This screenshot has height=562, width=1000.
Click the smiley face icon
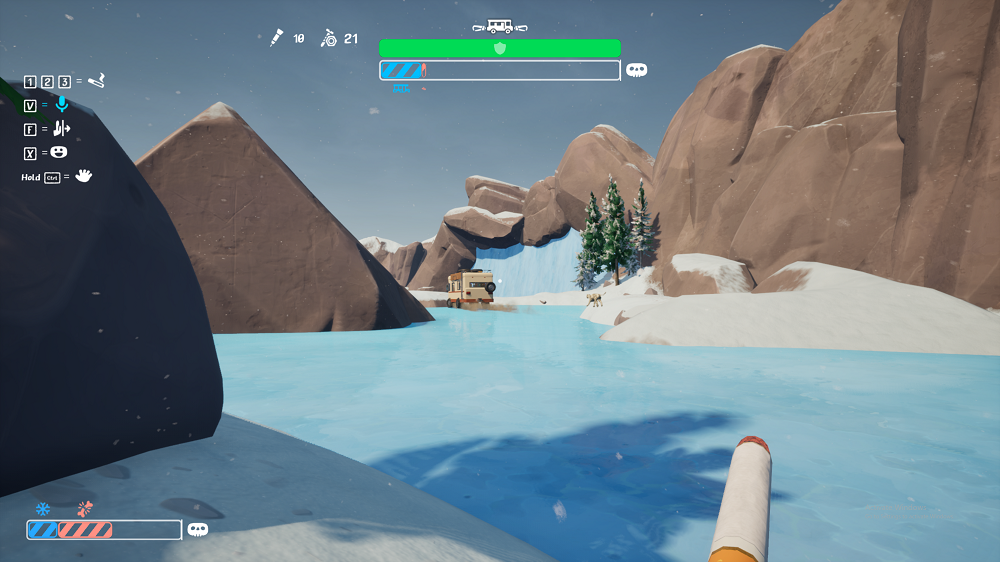coord(59,152)
